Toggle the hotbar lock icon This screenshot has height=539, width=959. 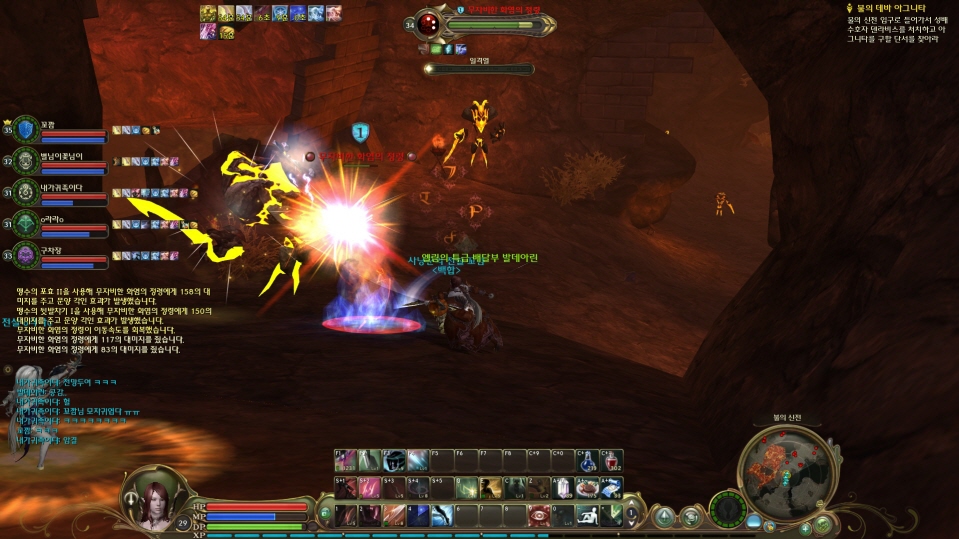pos(325,514)
